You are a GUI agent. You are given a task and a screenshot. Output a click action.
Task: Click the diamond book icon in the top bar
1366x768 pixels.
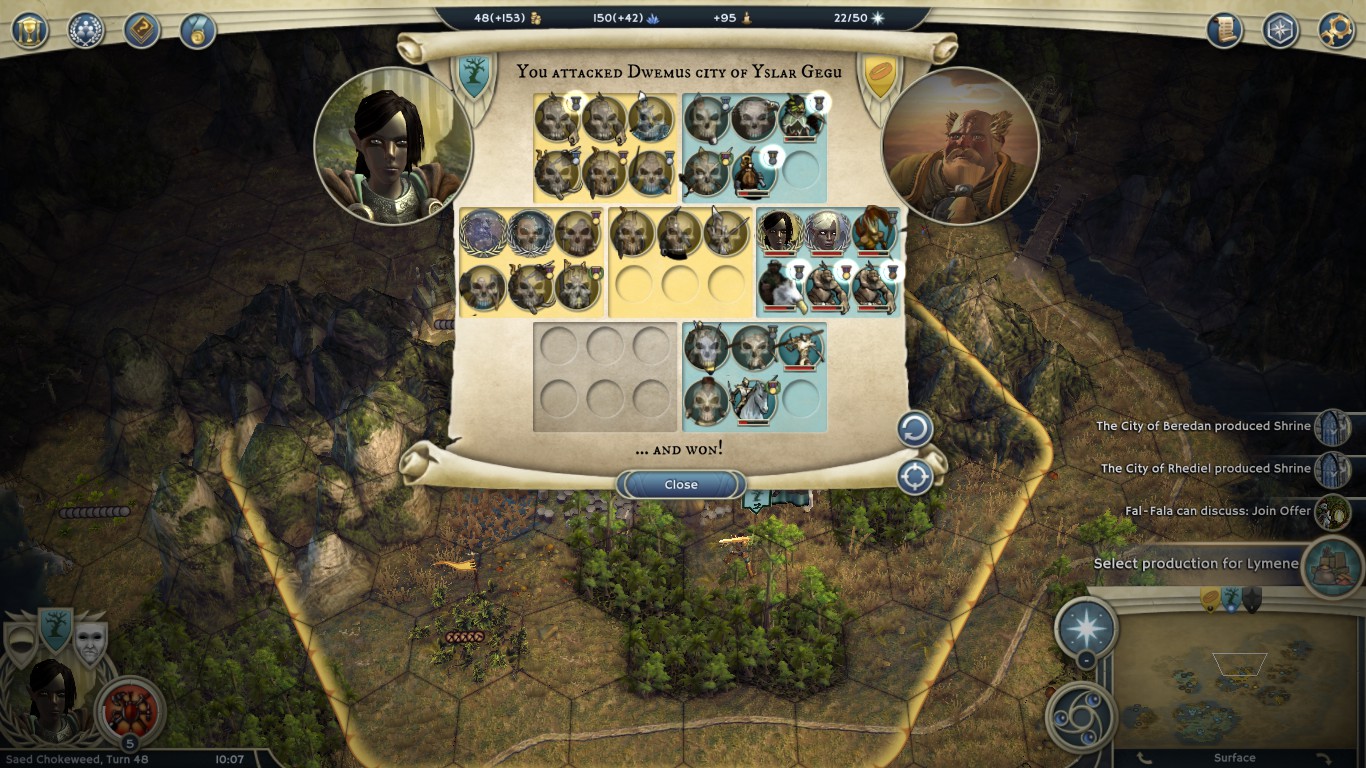coord(142,29)
